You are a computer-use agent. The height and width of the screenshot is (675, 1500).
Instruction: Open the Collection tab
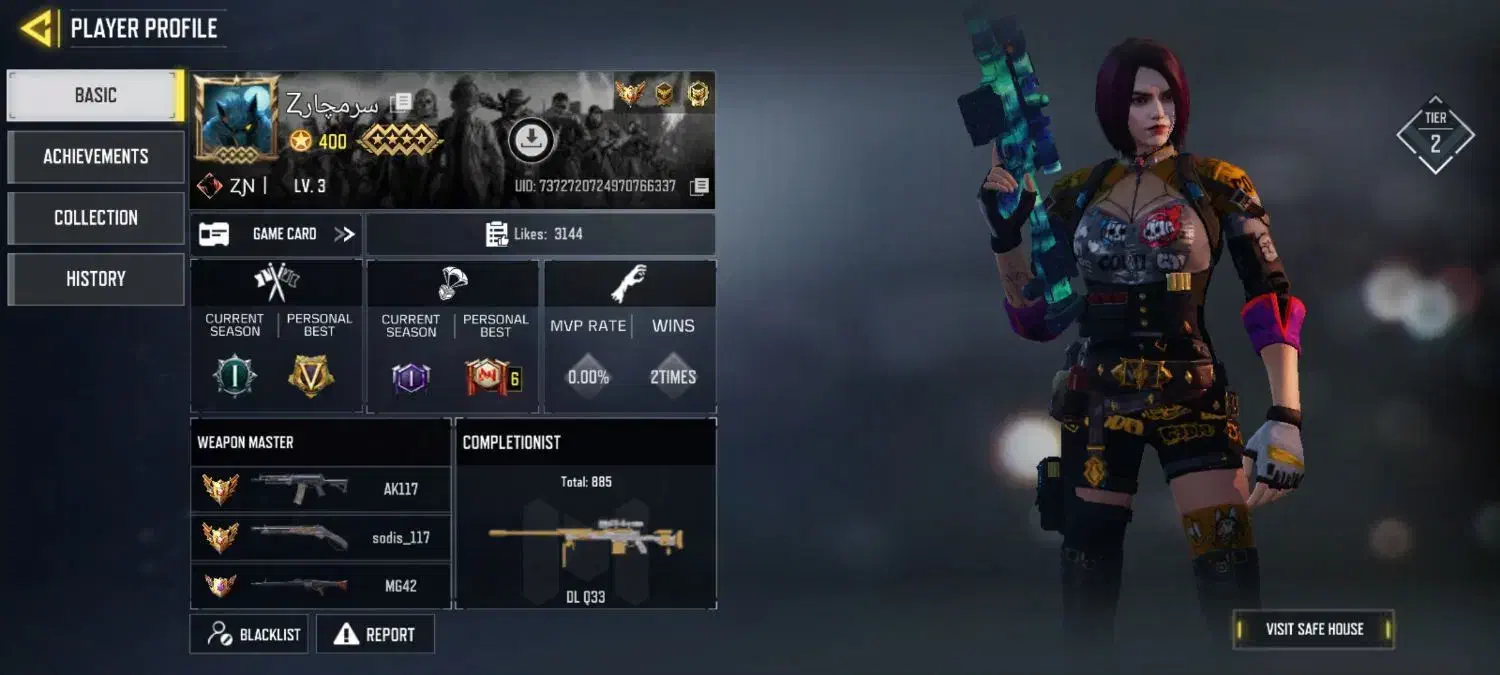point(96,218)
